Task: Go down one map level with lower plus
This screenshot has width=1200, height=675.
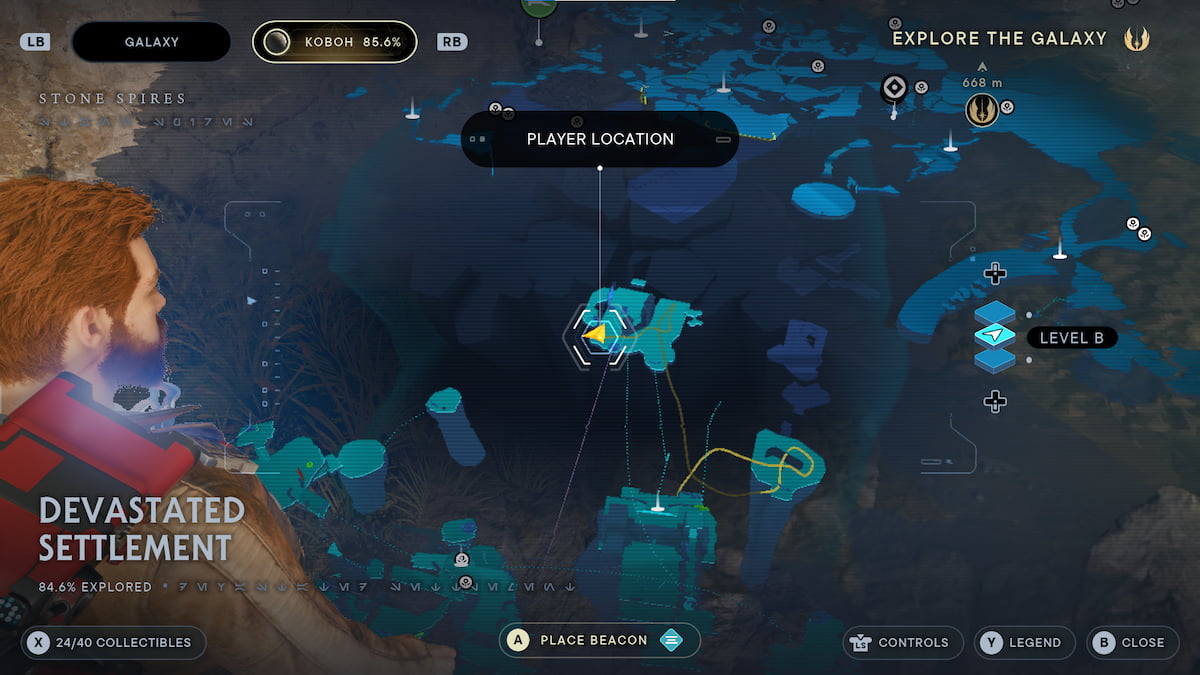Action: tap(994, 401)
